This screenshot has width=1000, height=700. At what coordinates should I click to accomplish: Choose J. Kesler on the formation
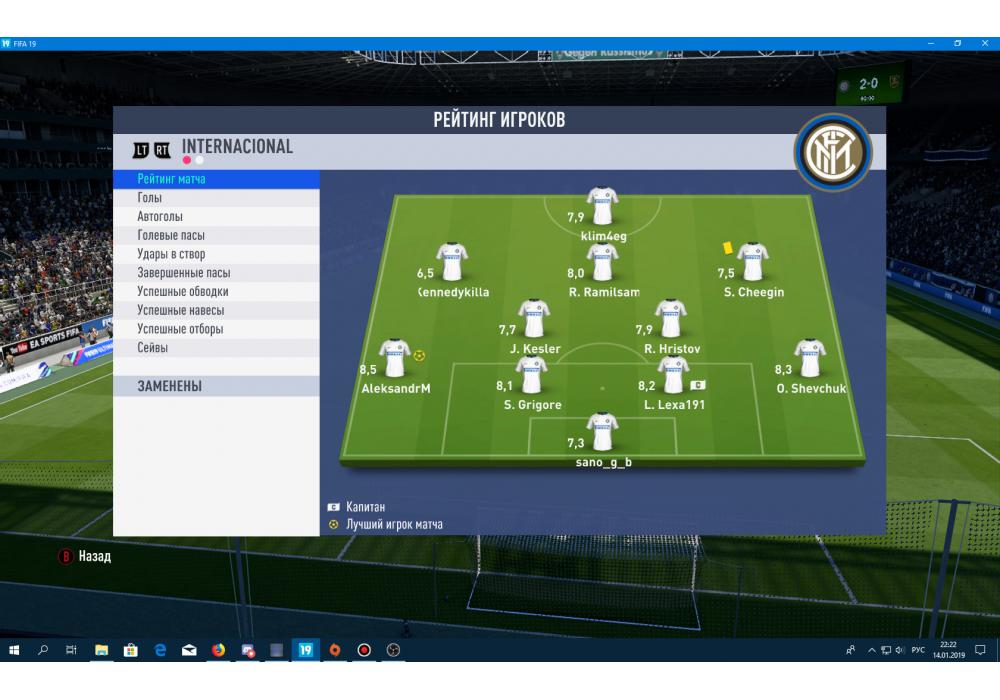pyautogui.click(x=534, y=319)
